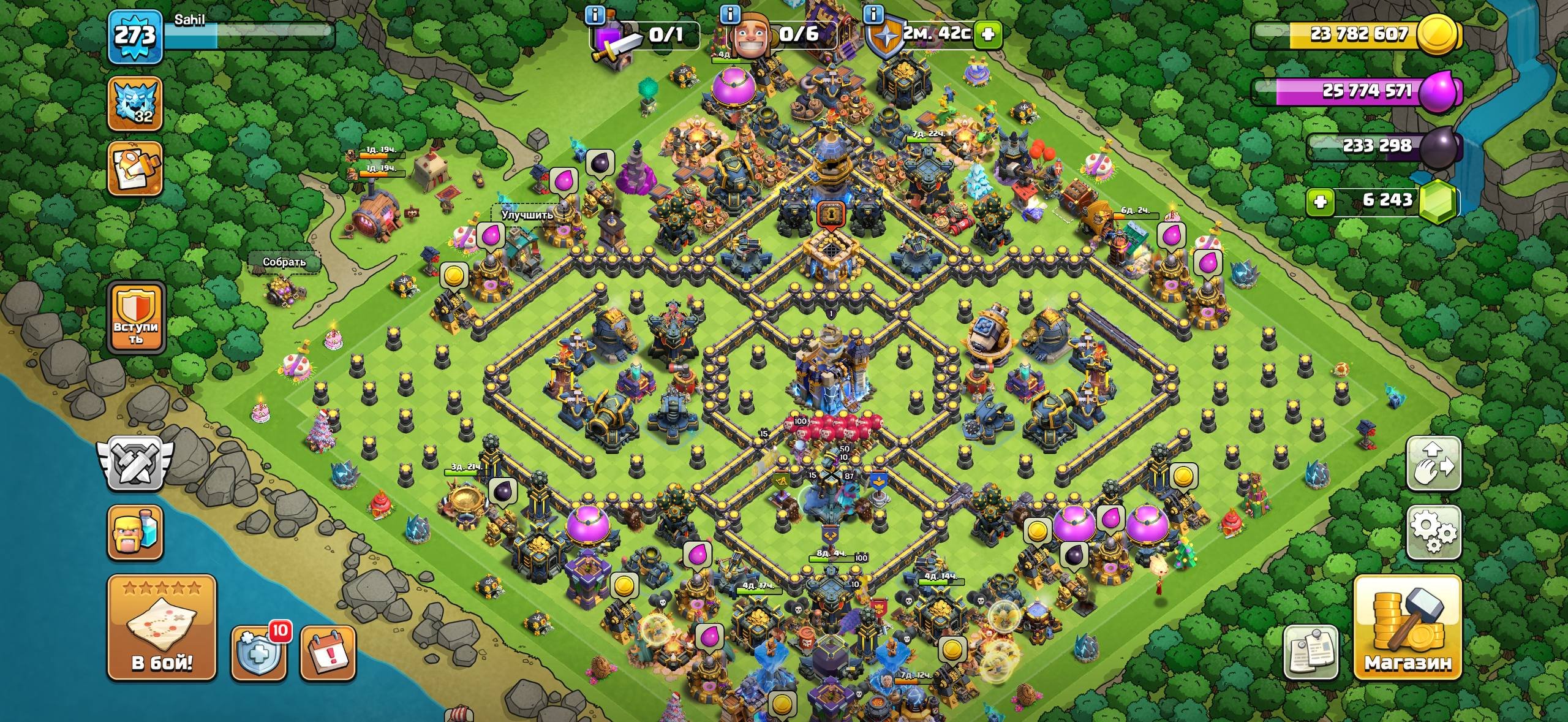Add shield time with green plus
Image resolution: width=1568 pixels, height=722 pixels.
(x=987, y=34)
